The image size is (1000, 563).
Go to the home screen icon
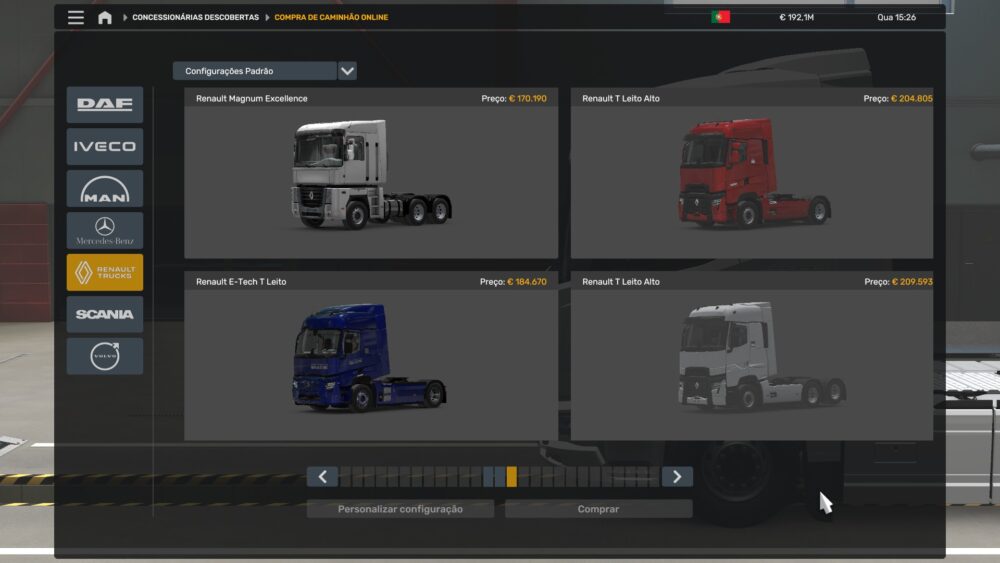click(x=105, y=17)
